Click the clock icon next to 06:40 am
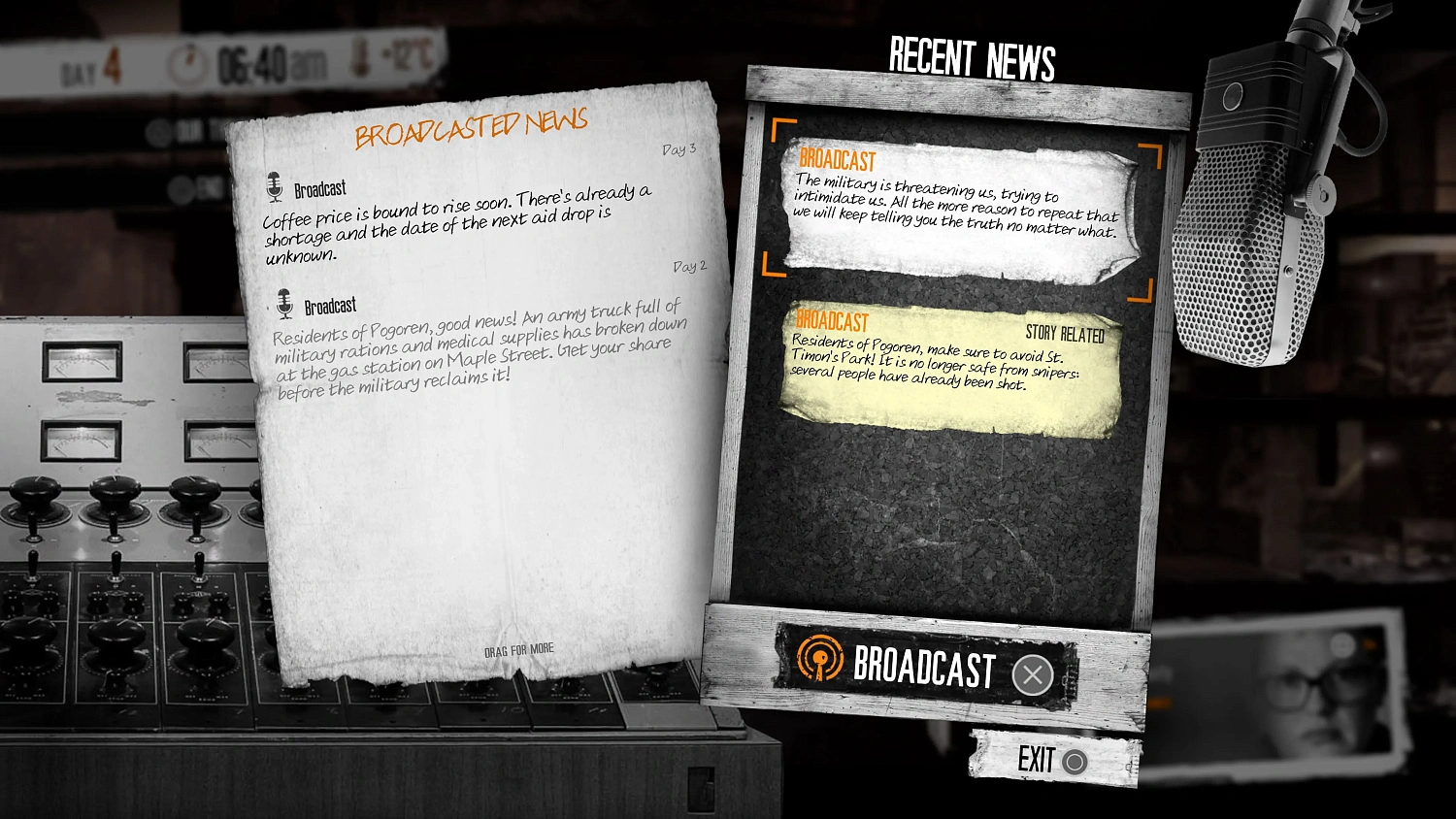This screenshot has height=819, width=1456. point(187,62)
